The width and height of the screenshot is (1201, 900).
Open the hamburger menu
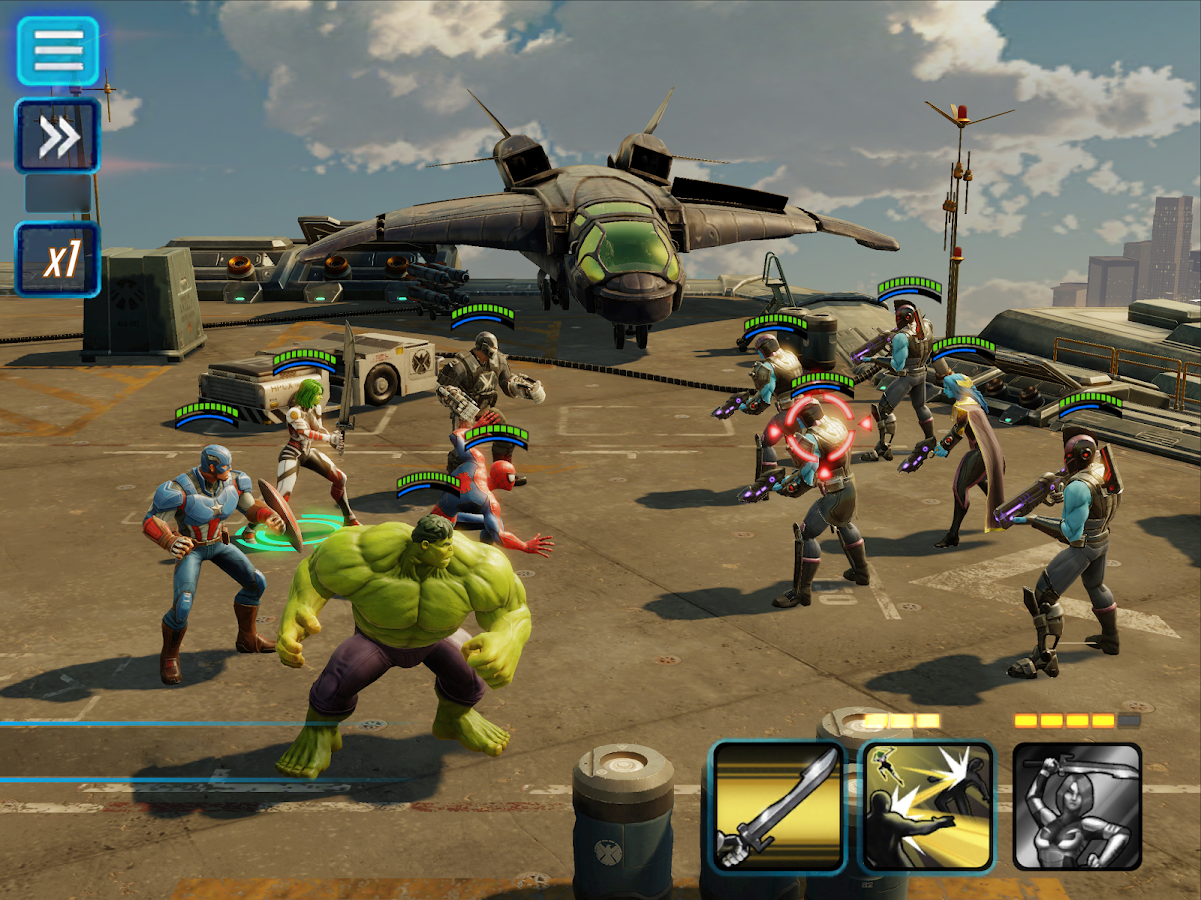tap(58, 50)
